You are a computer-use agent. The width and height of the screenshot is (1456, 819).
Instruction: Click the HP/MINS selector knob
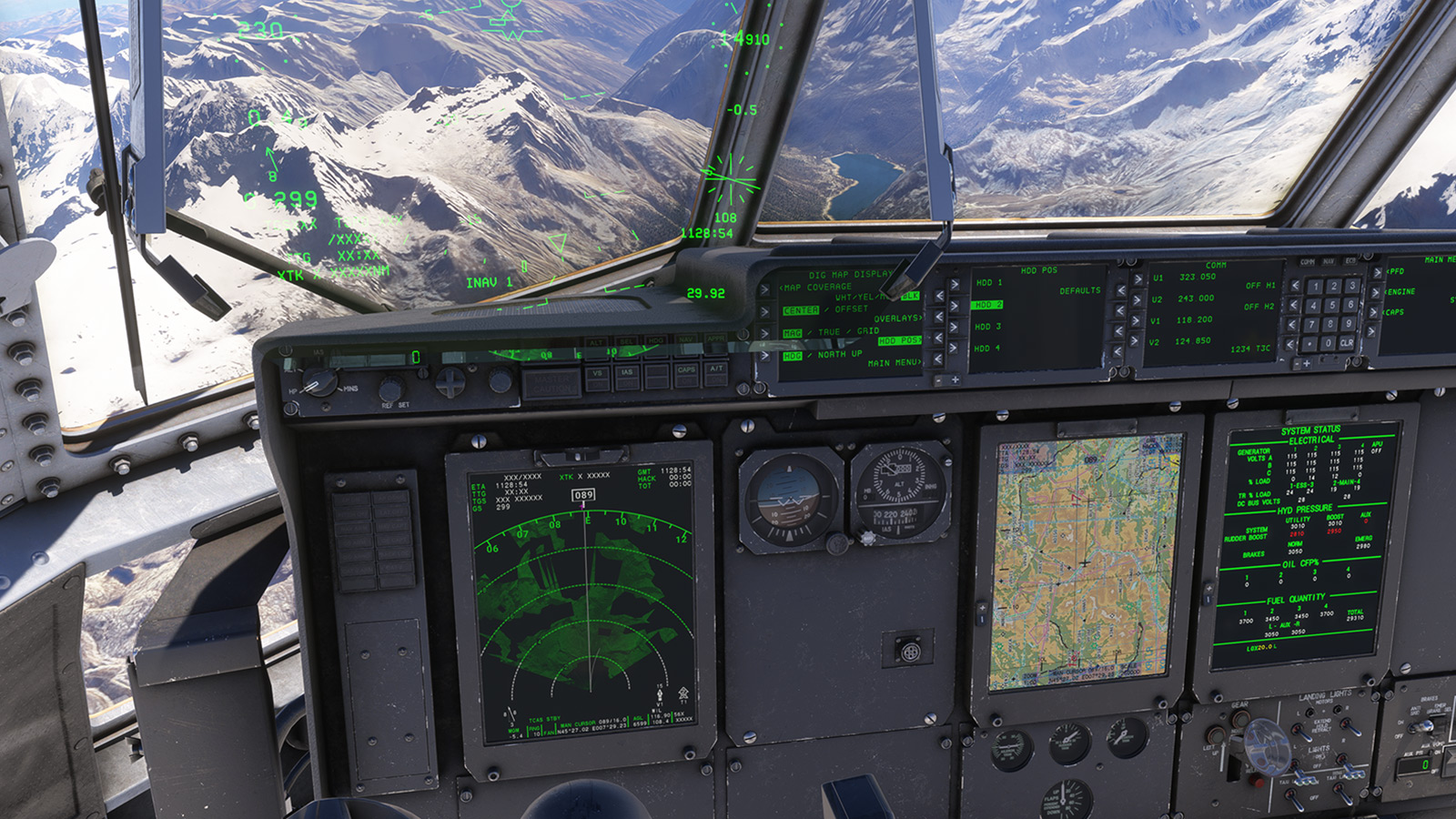tap(320, 382)
